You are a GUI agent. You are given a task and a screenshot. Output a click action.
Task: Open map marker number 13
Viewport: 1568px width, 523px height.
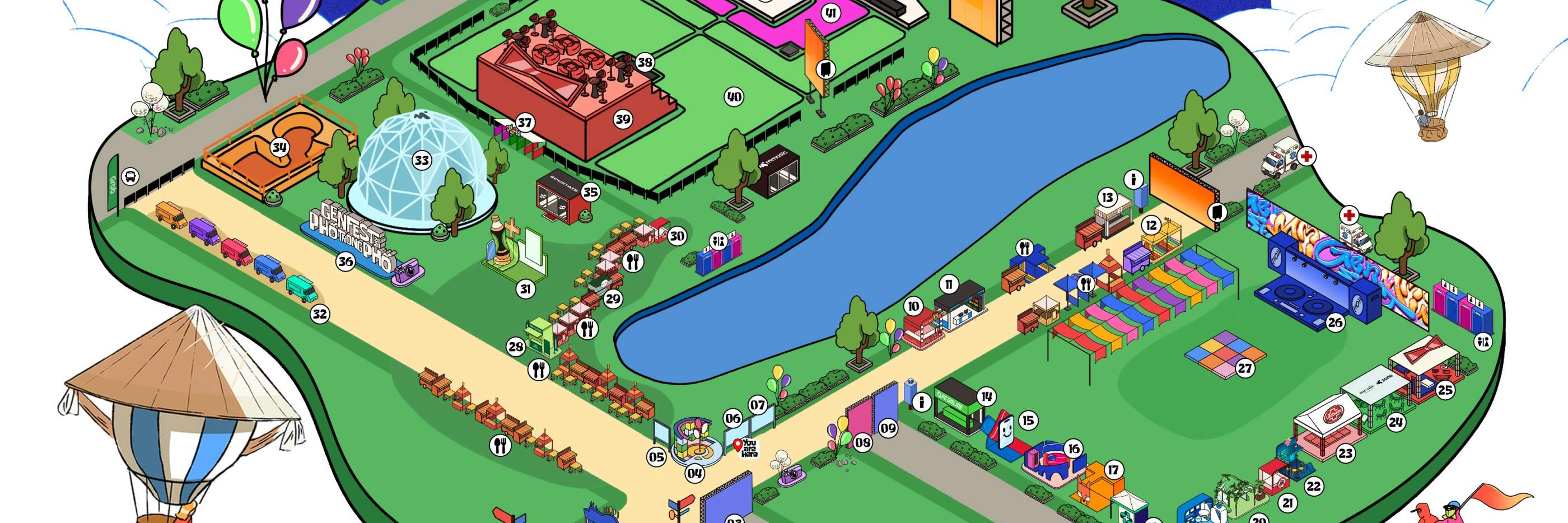[x=1107, y=197]
